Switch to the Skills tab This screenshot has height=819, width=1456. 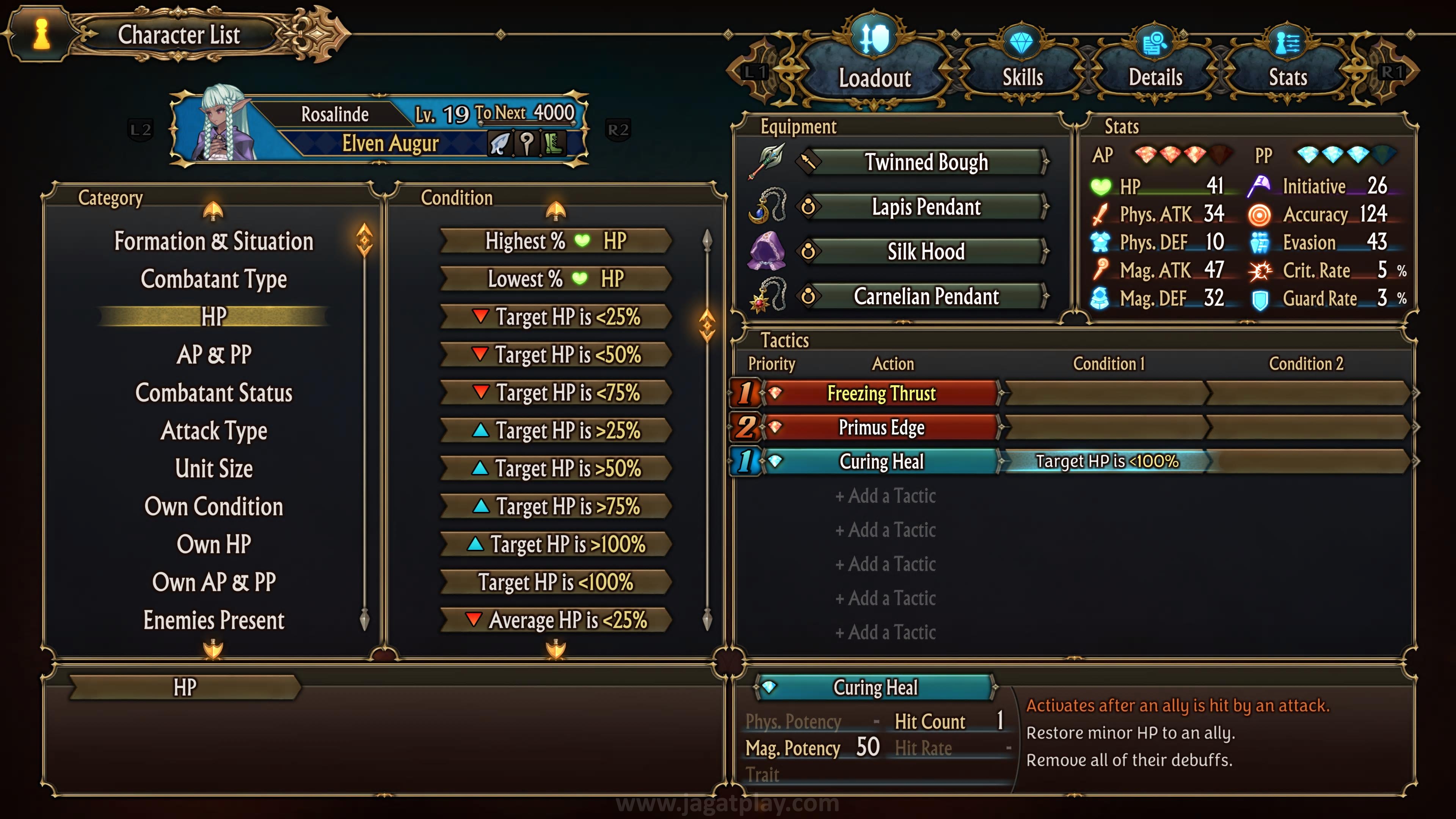(x=1022, y=77)
